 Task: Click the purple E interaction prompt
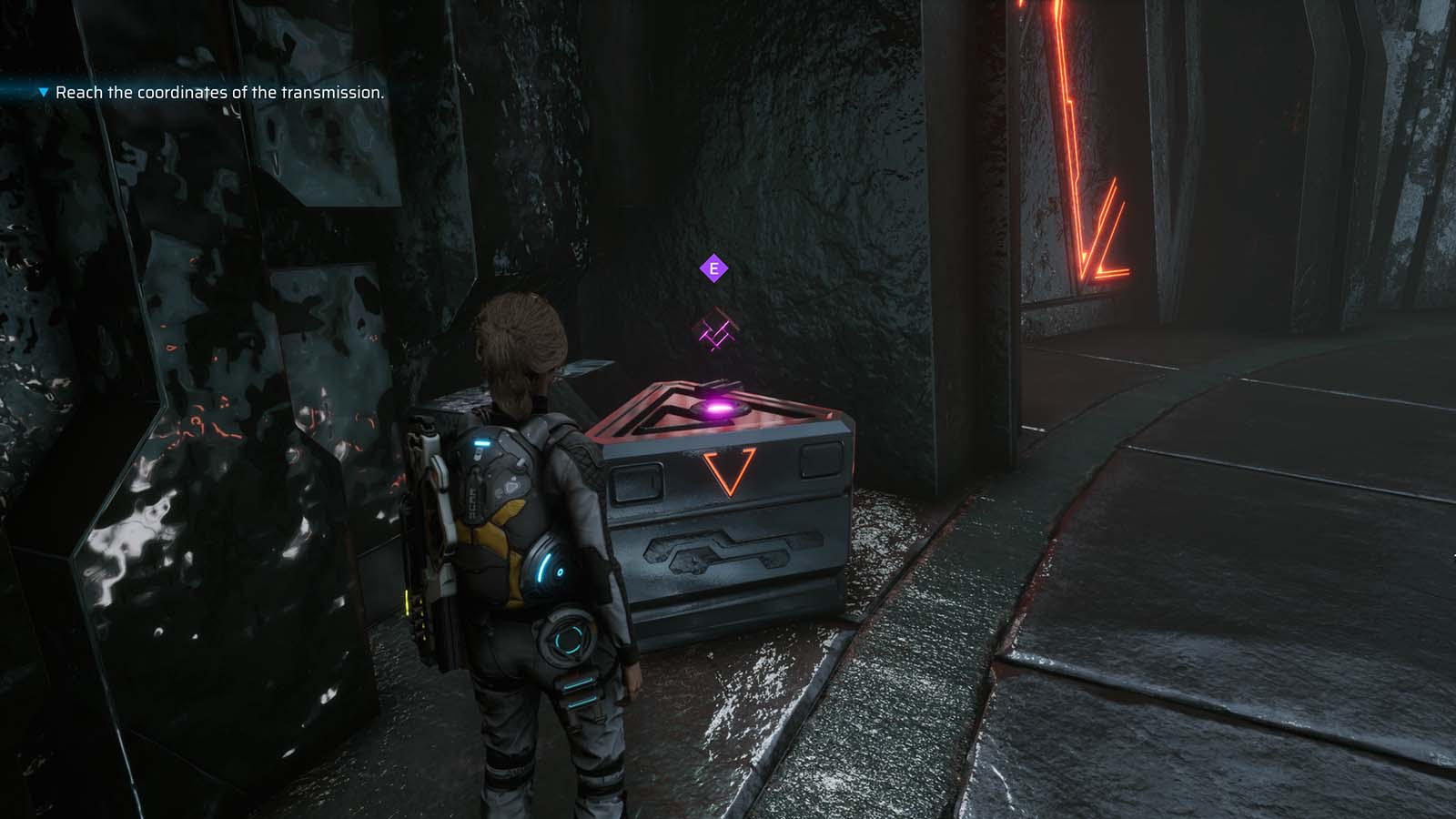click(713, 268)
